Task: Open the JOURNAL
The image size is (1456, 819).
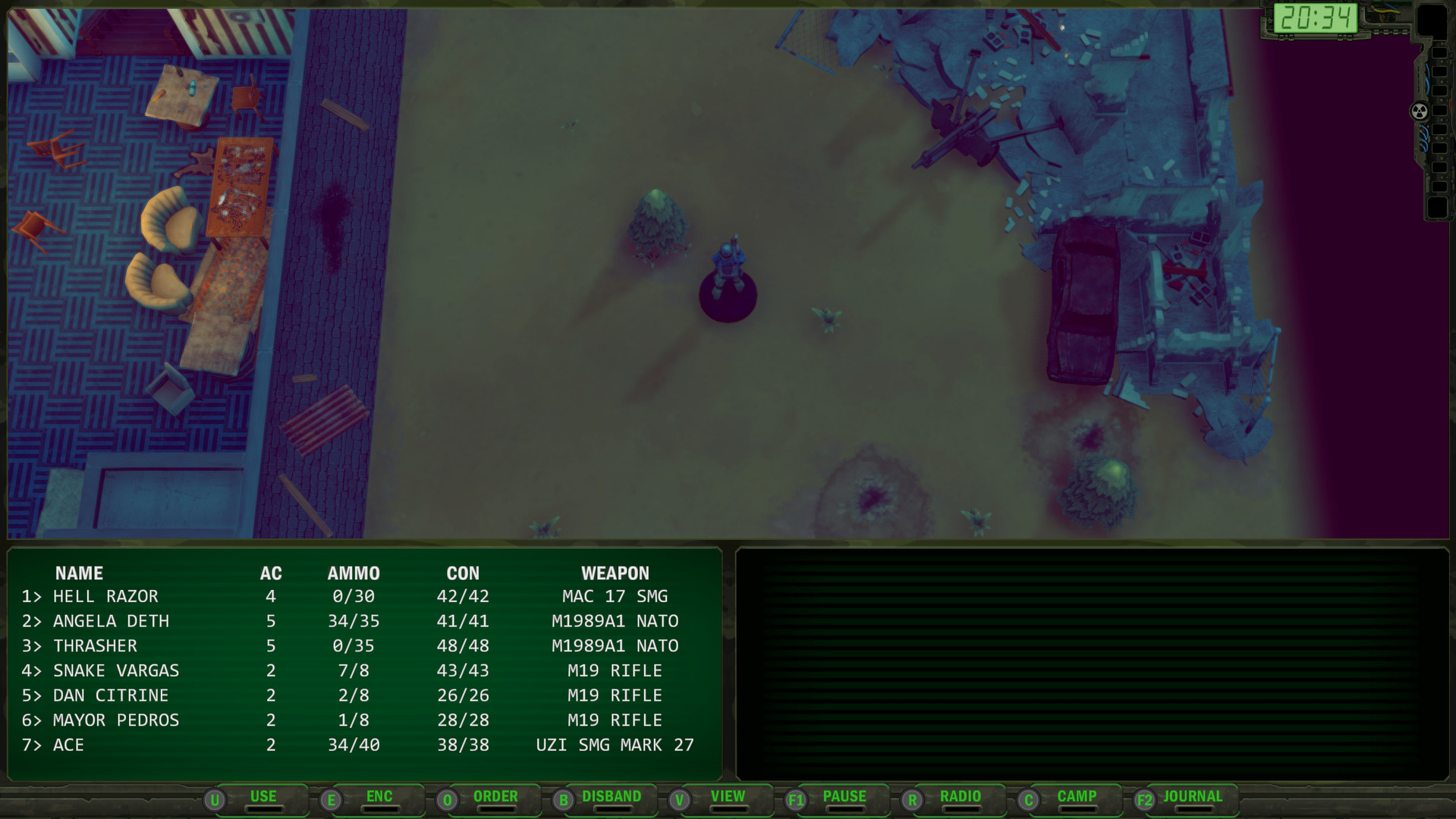Action: [x=1193, y=797]
